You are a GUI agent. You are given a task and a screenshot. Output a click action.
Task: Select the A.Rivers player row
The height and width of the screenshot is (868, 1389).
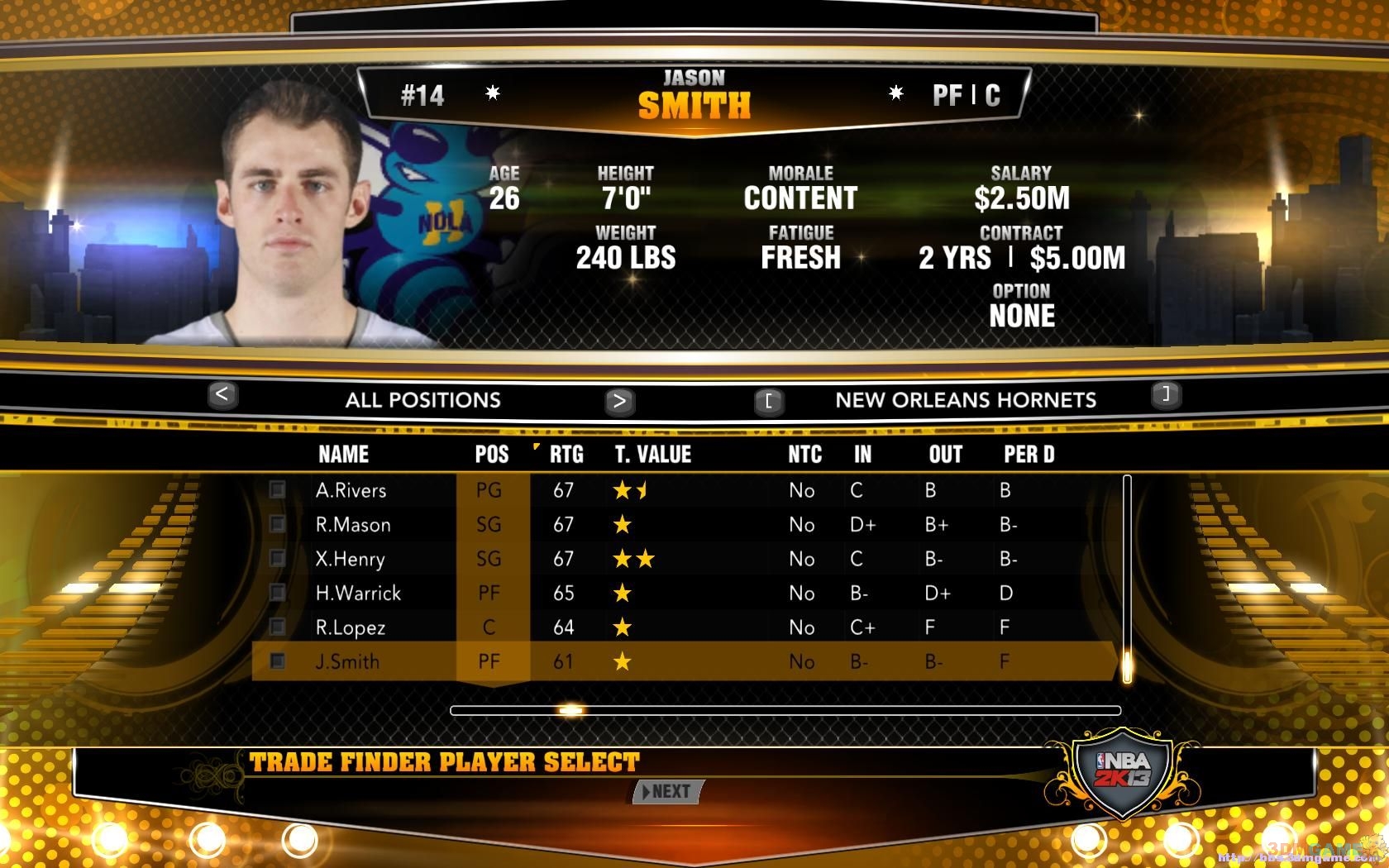351,490
